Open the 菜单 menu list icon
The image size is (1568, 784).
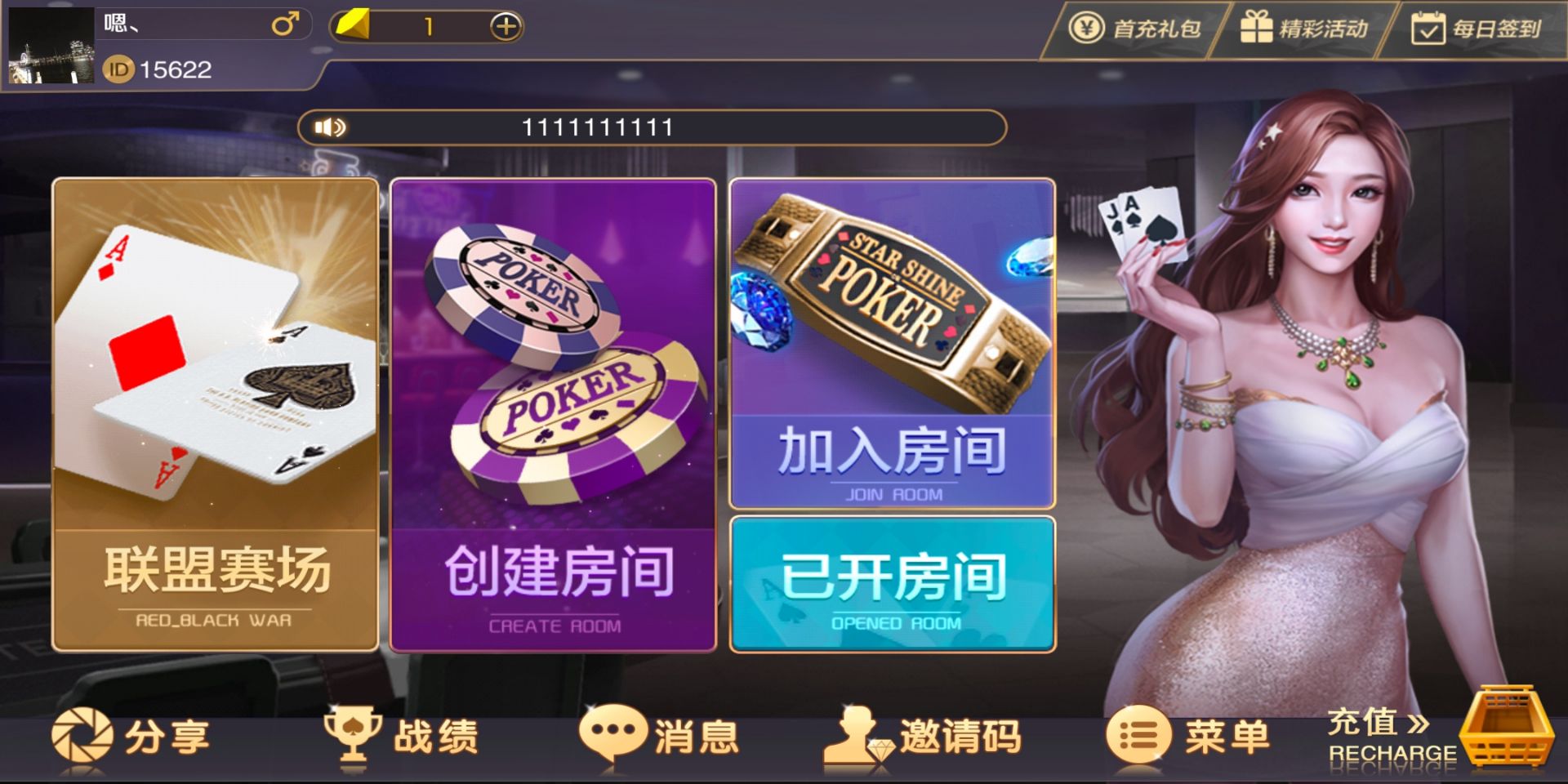1138,735
